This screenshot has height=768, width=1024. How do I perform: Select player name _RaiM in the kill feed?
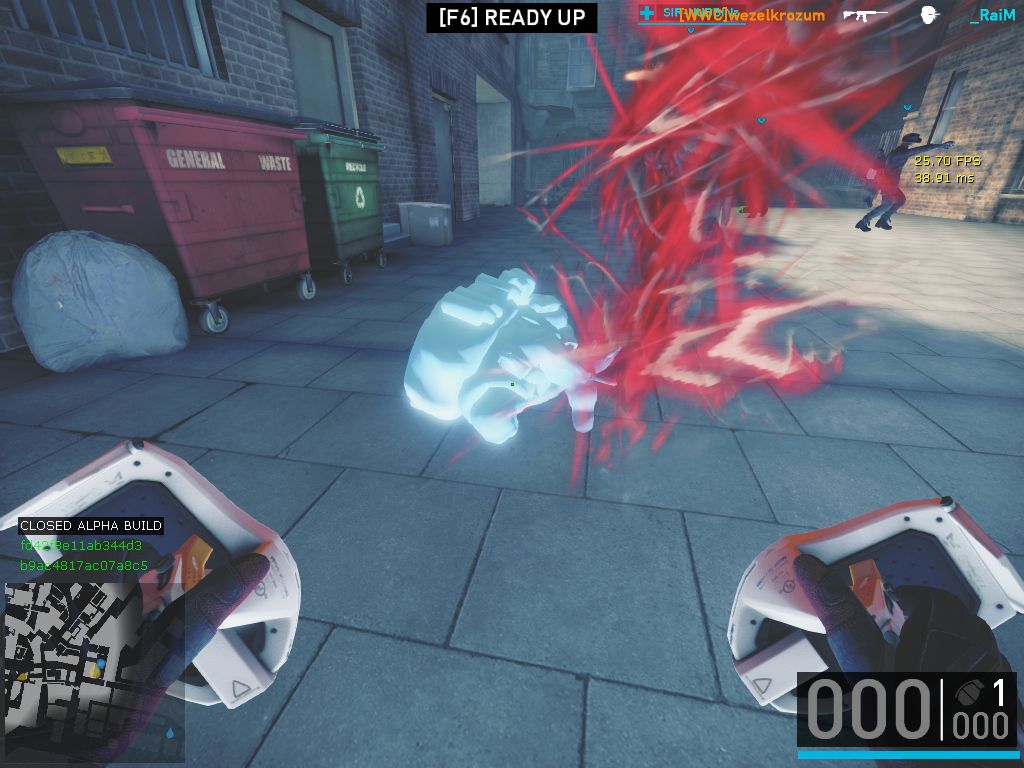click(992, 15)
